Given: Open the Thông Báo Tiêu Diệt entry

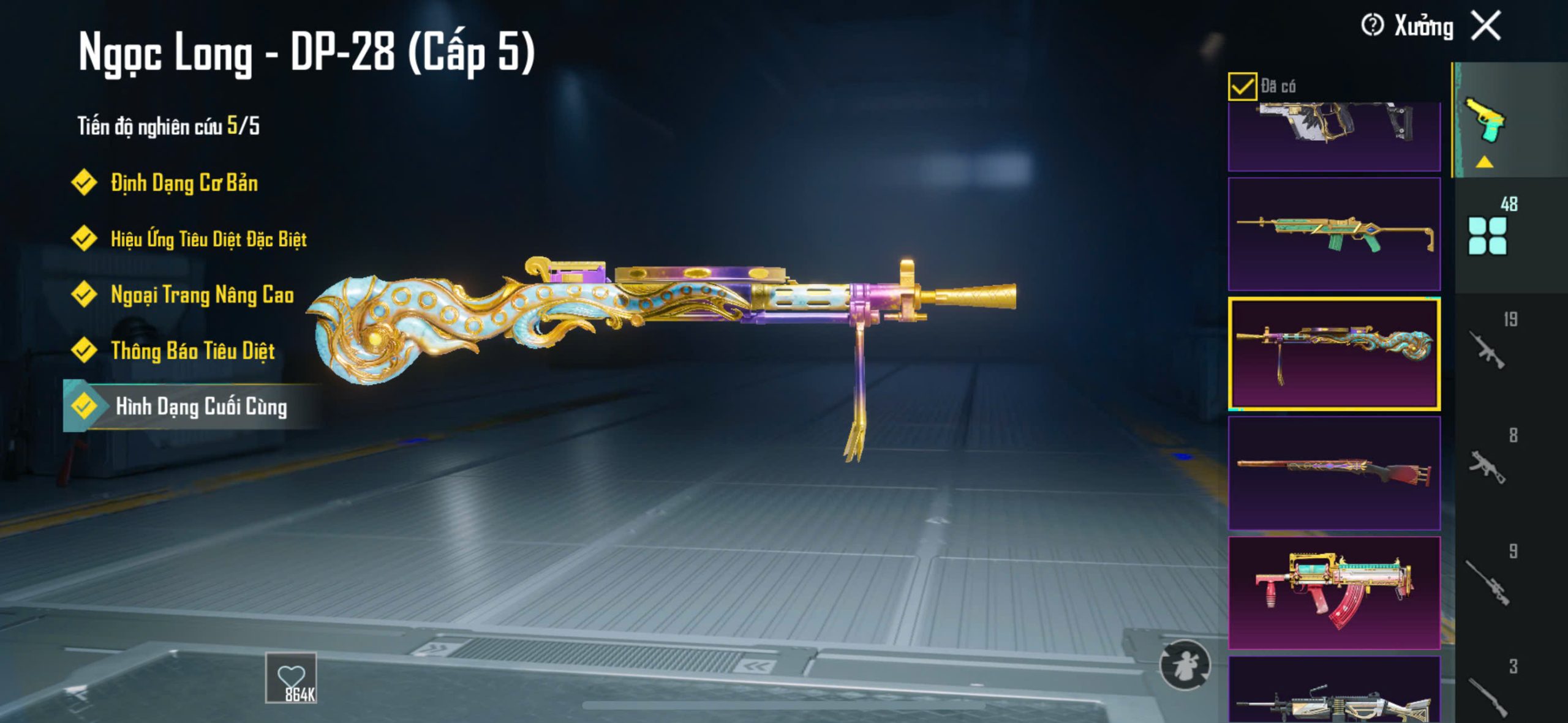Looking at the screenshot, I should 192,351.
